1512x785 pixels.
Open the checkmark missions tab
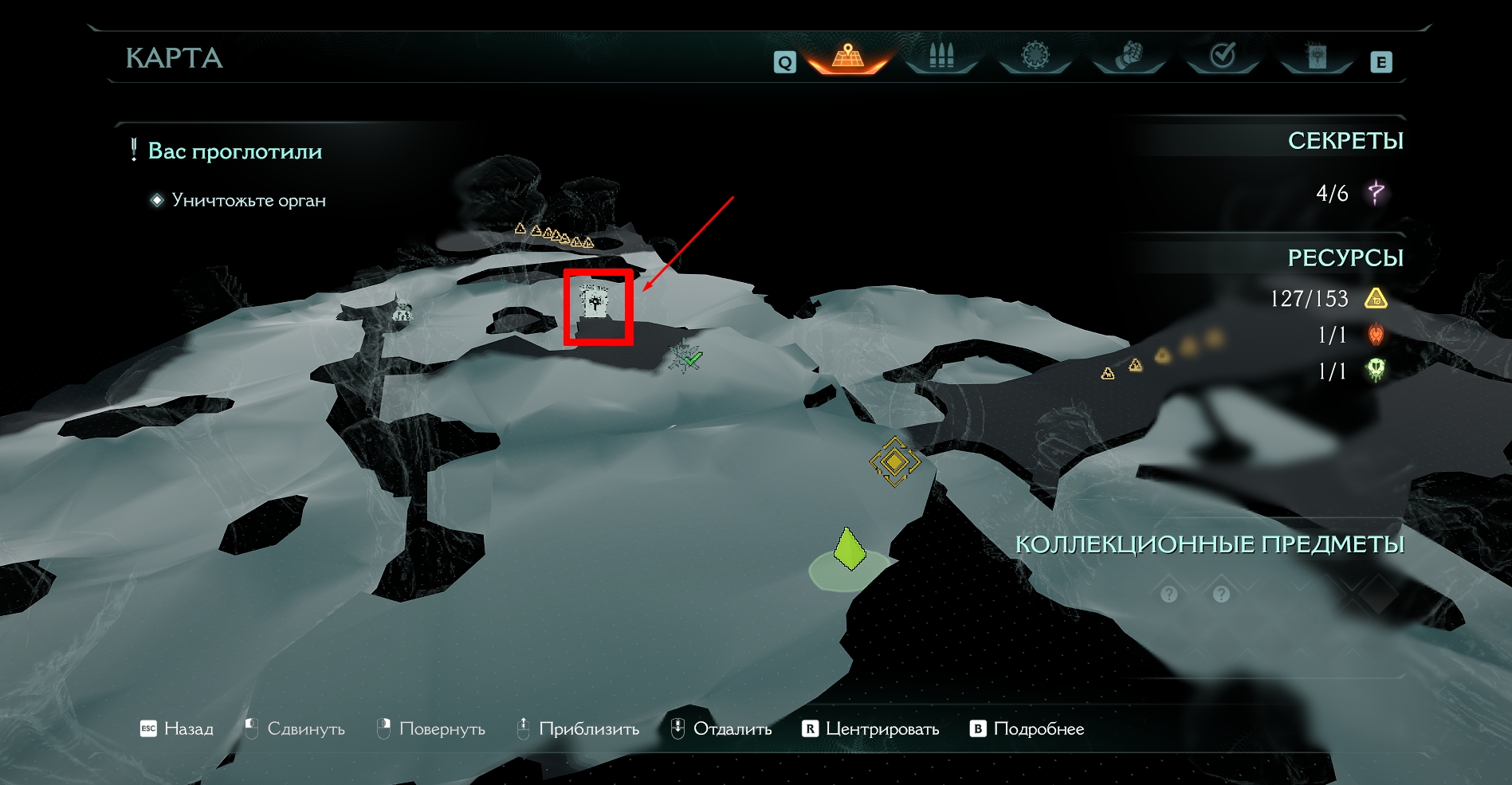1222,57
